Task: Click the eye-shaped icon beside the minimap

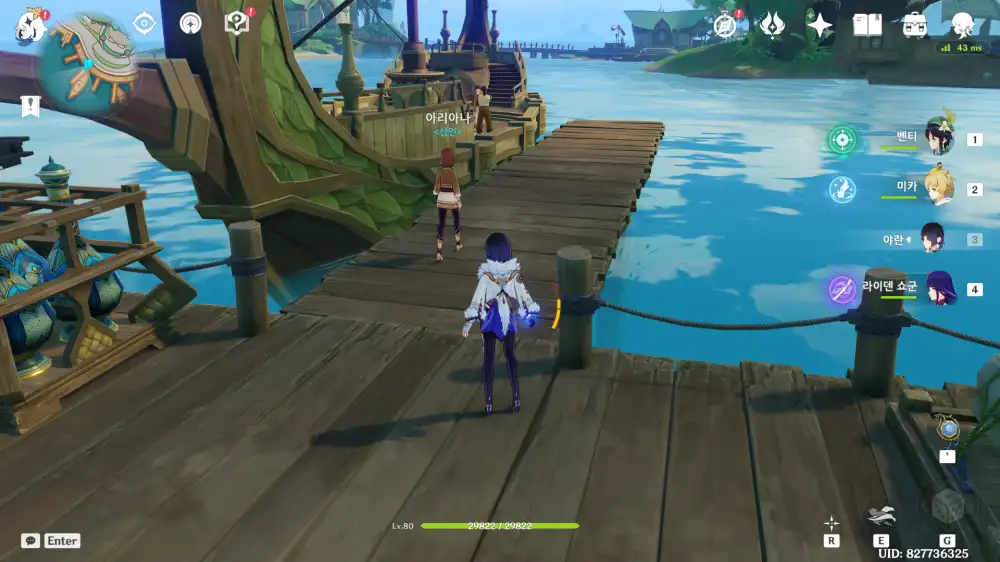Action: tap(144, 23)
